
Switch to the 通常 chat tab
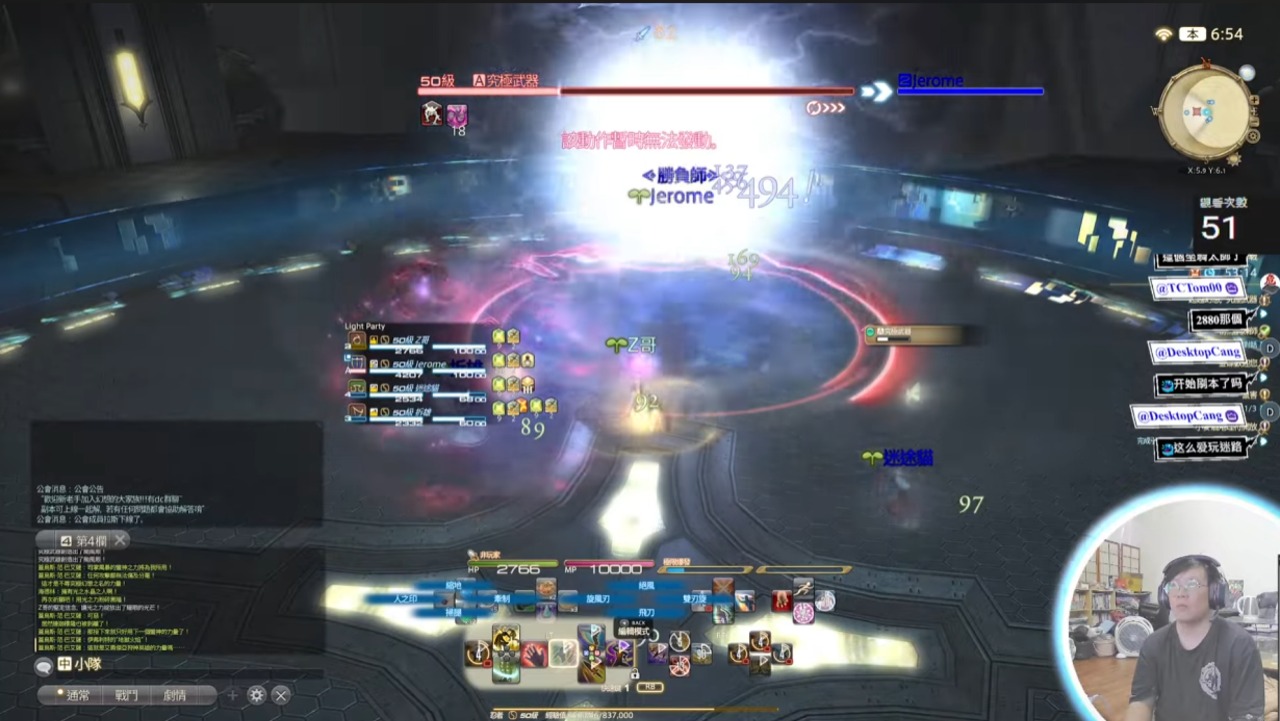78,695
